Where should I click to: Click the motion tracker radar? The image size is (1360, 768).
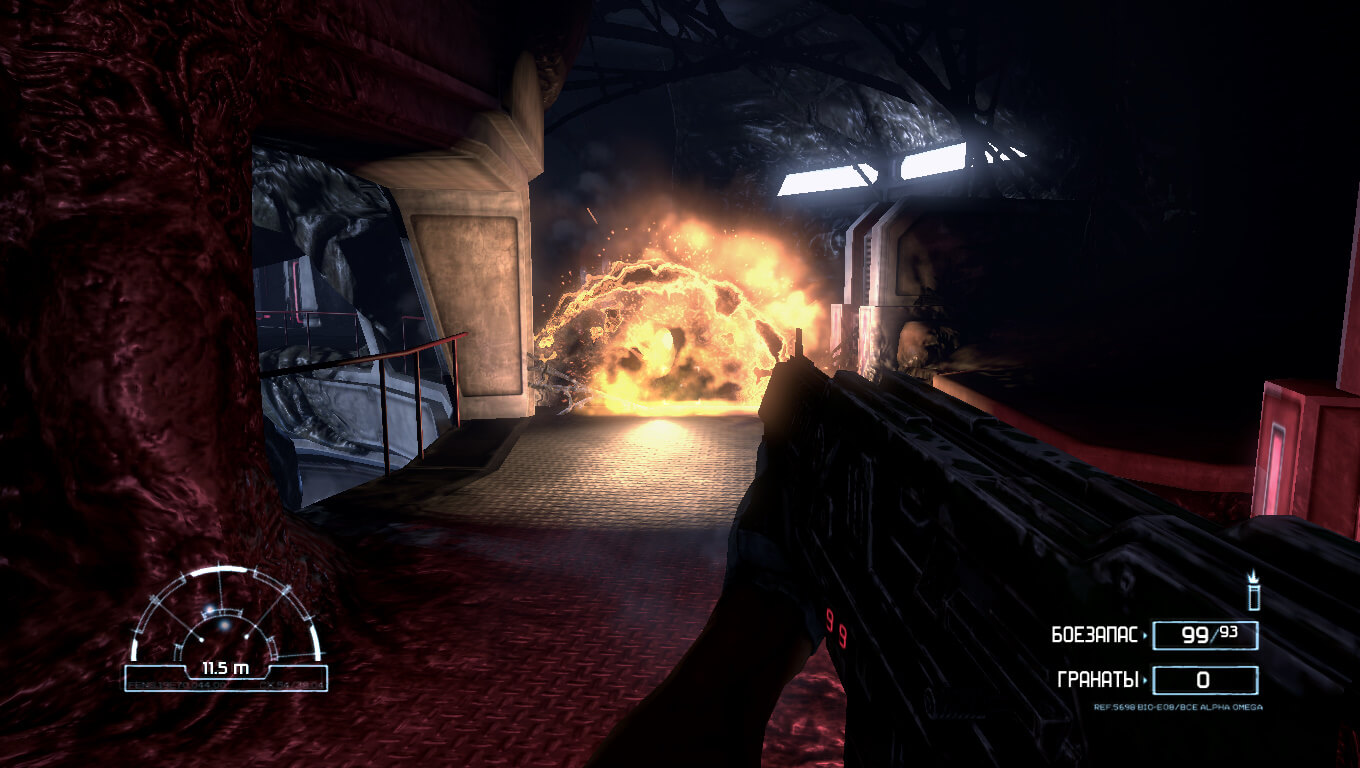click(x=226, y=624)
